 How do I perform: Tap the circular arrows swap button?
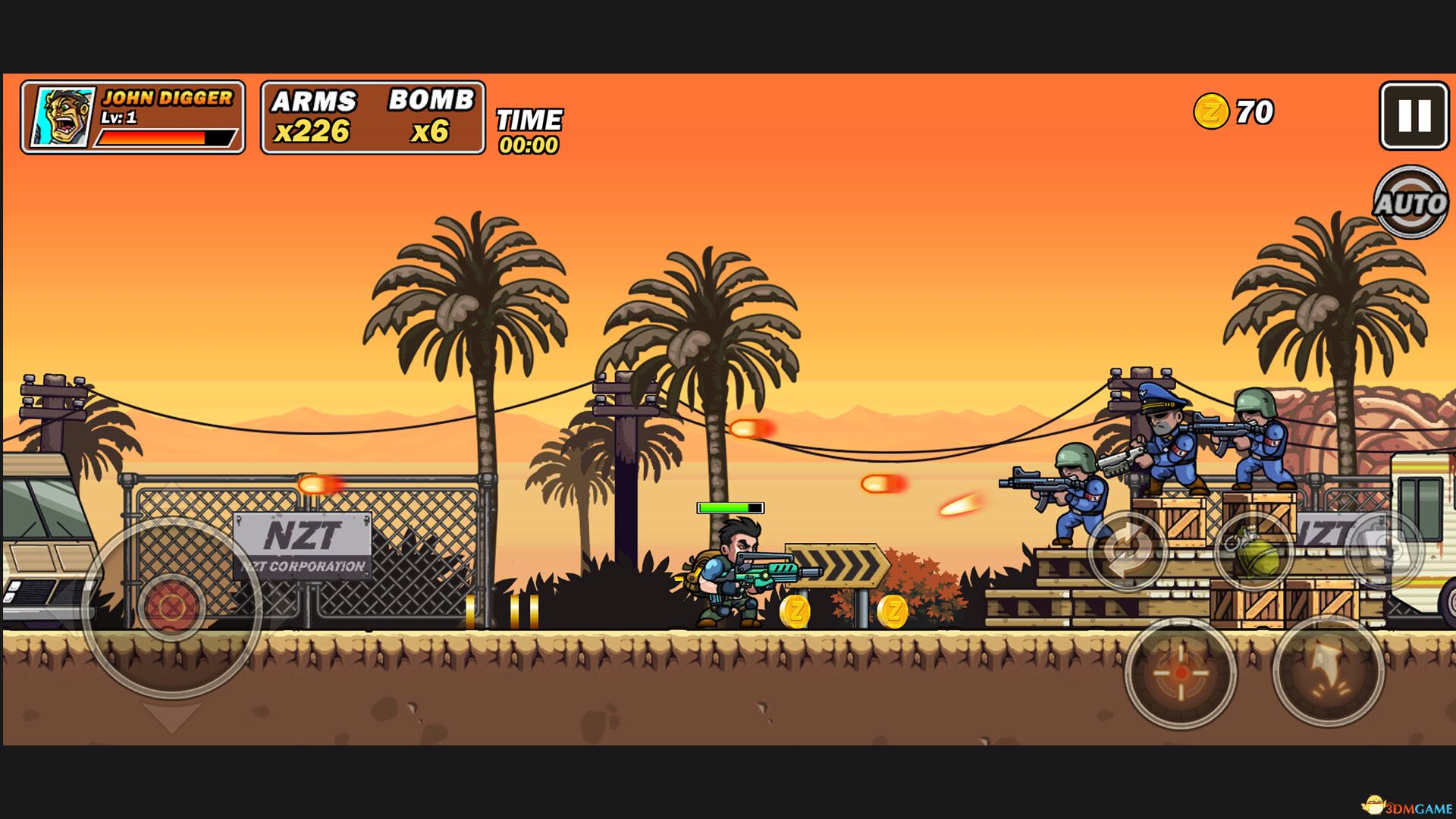[1128, 551]
